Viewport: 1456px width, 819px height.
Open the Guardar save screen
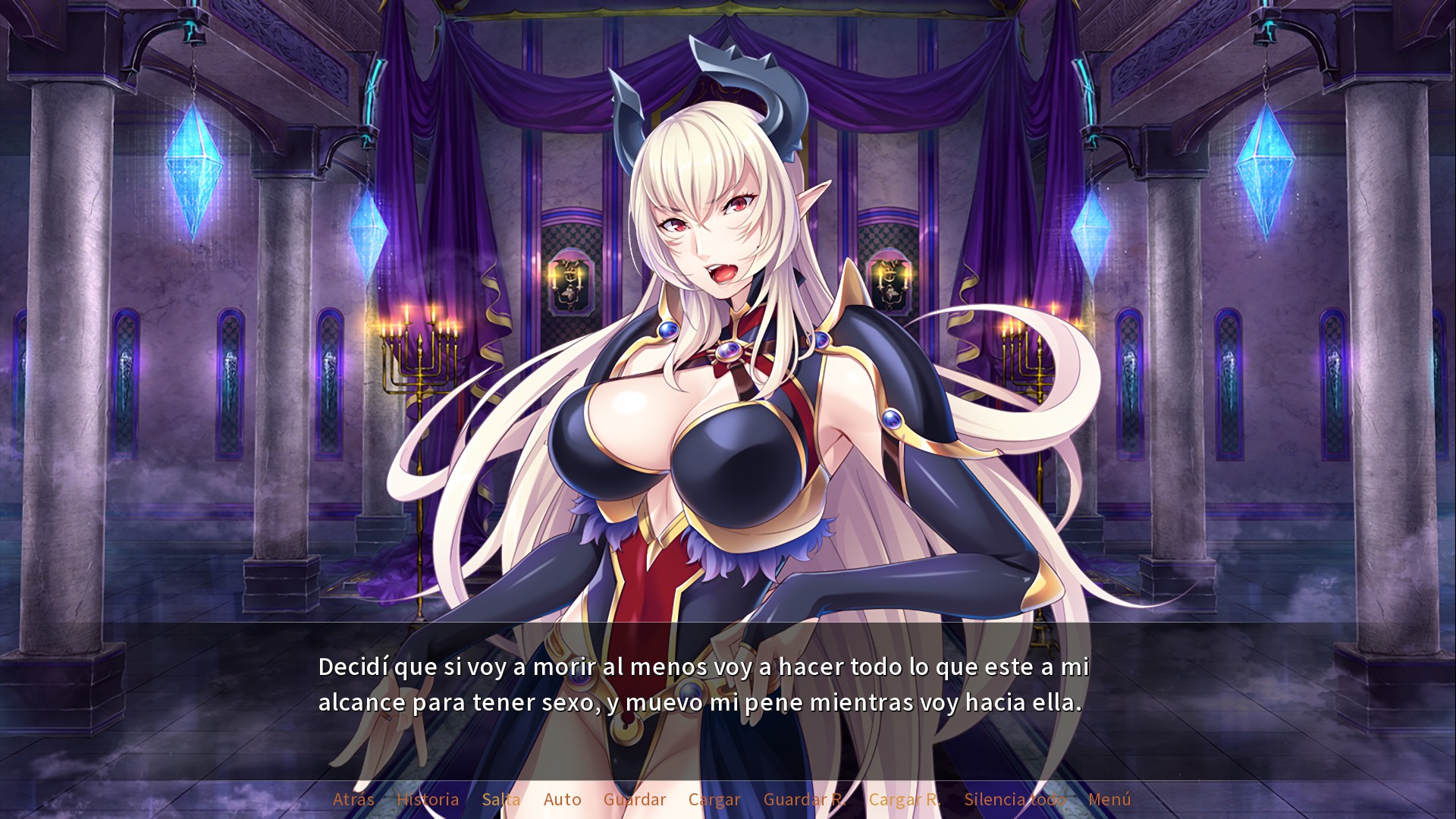634,799
